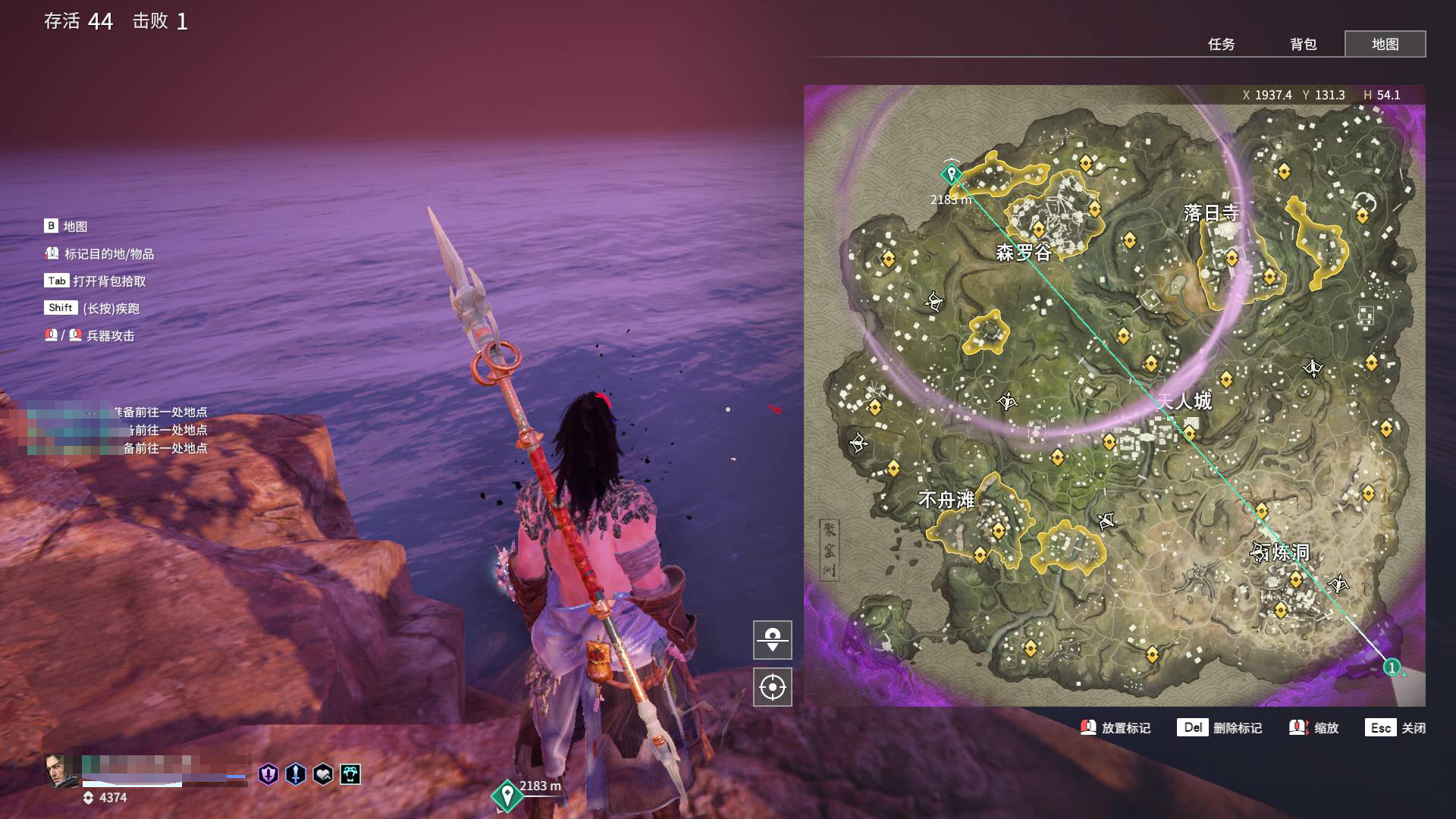The image size is (1456, 819).
Task: Select the purple shield buff icon
Action: 268,774
